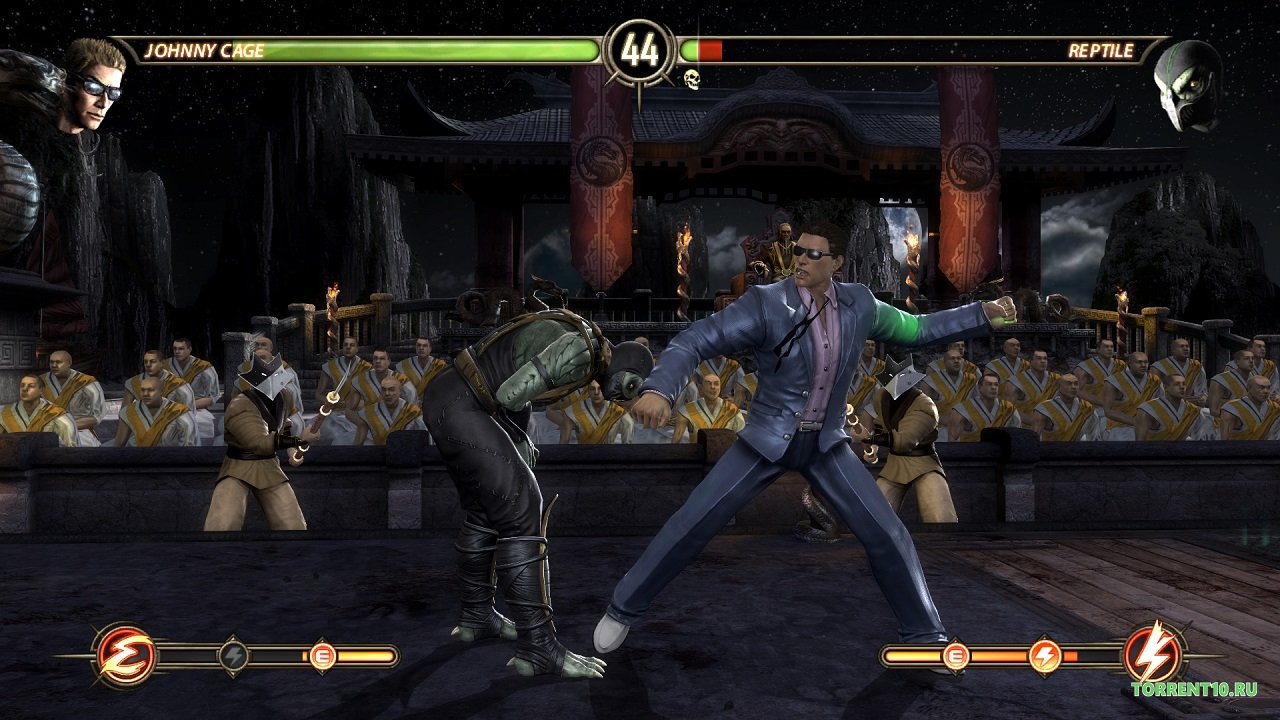1280x720 pixels.
Task: Click Johnny Cage's fighter portrait
Action: 95,85
